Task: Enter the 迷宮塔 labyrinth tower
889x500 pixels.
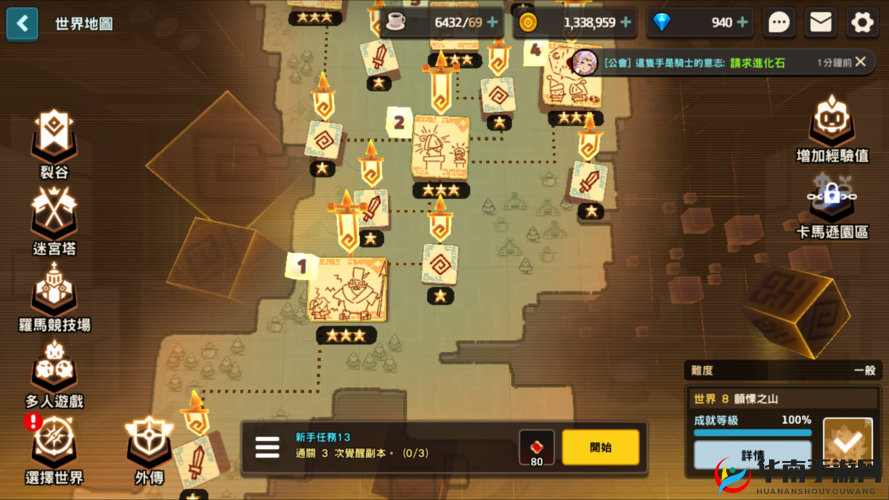Action: coord(53,218)
